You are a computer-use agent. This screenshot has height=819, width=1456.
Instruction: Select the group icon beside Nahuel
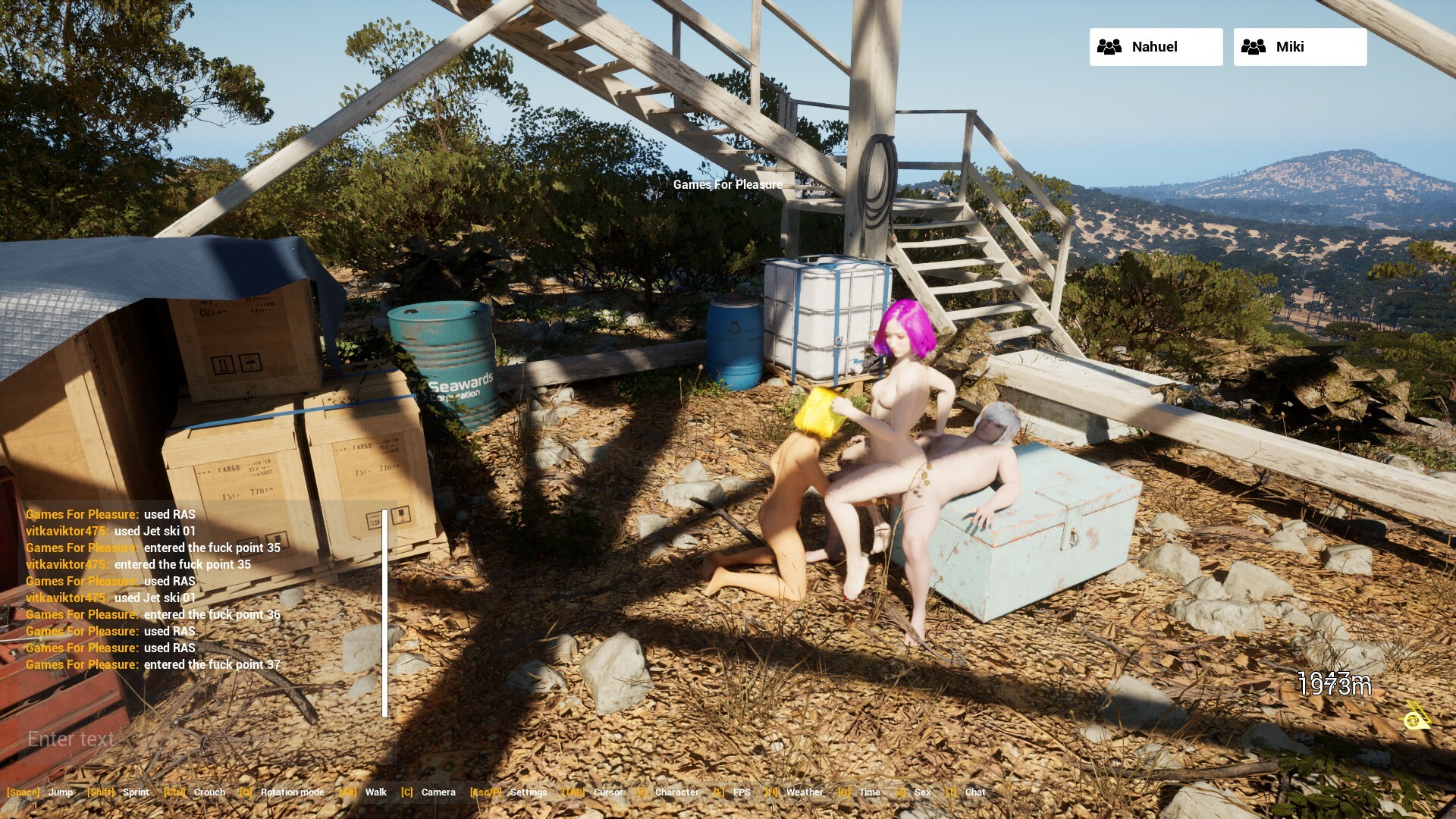(x=1109, y=46)
